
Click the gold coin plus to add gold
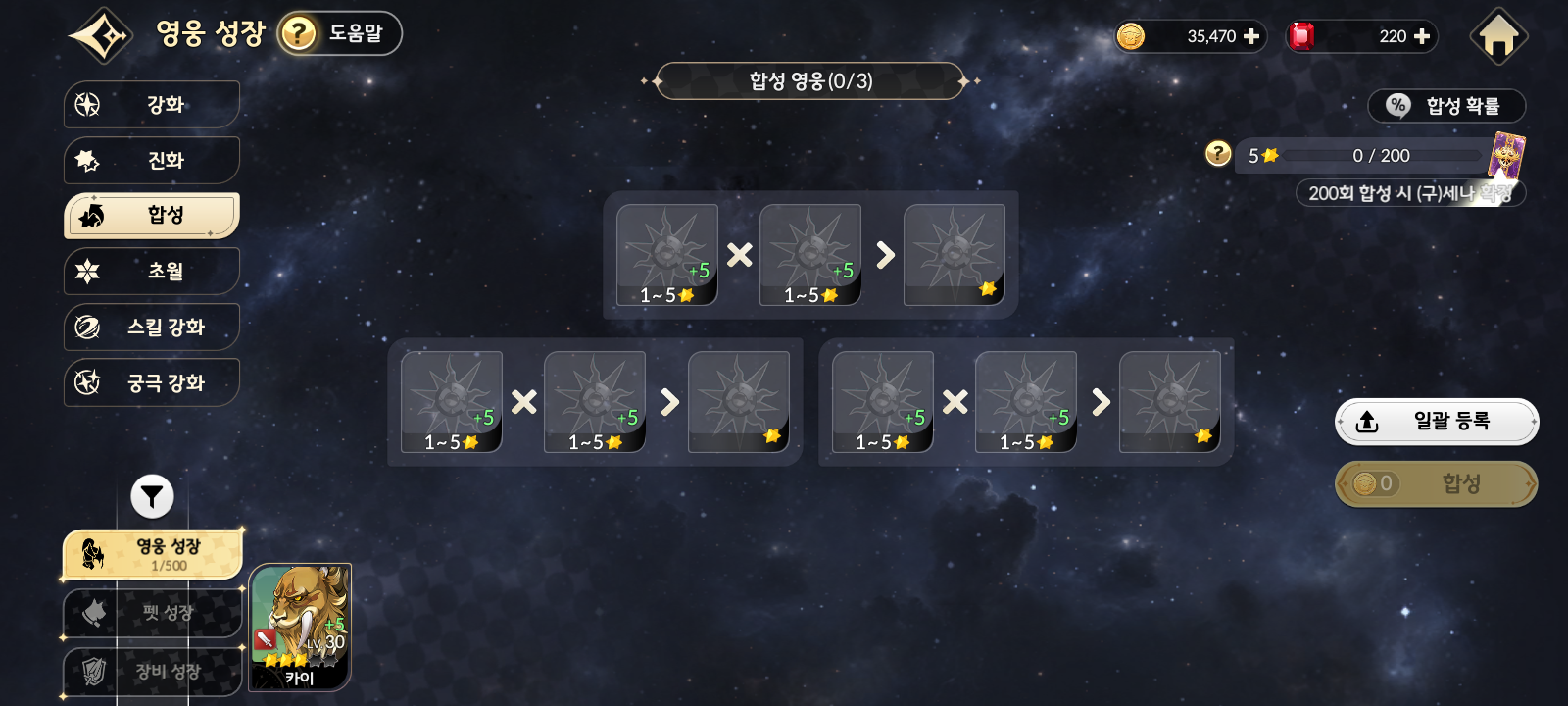[x=1252, y=36]
